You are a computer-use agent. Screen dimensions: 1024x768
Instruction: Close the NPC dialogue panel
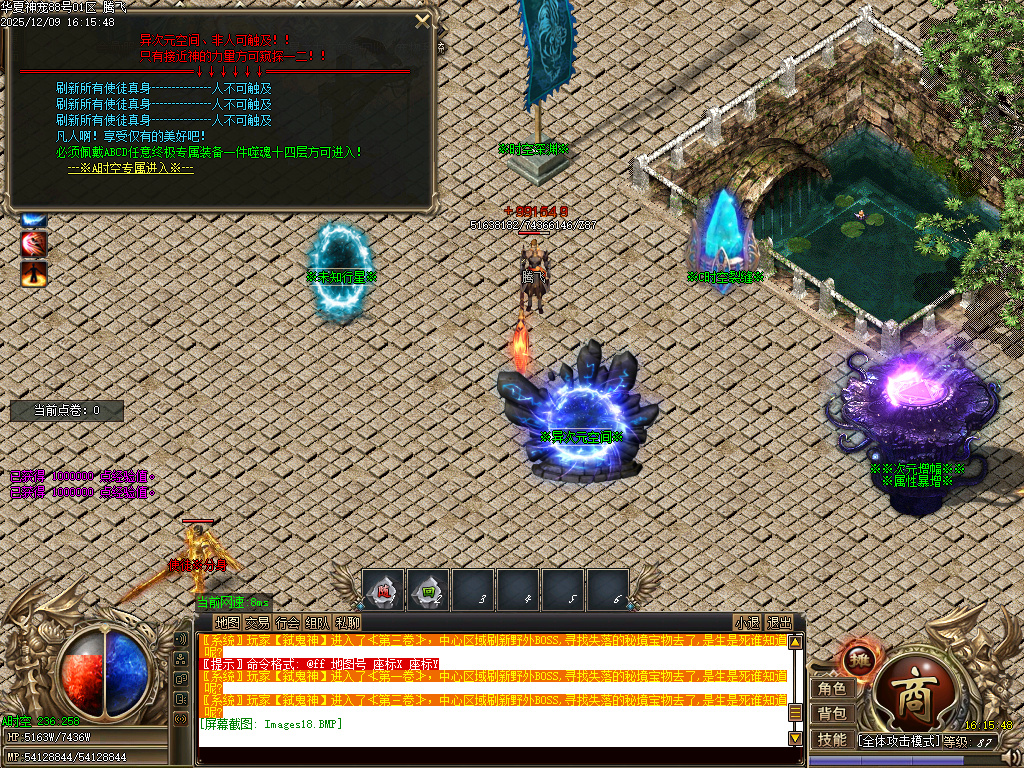click(422, 20)
